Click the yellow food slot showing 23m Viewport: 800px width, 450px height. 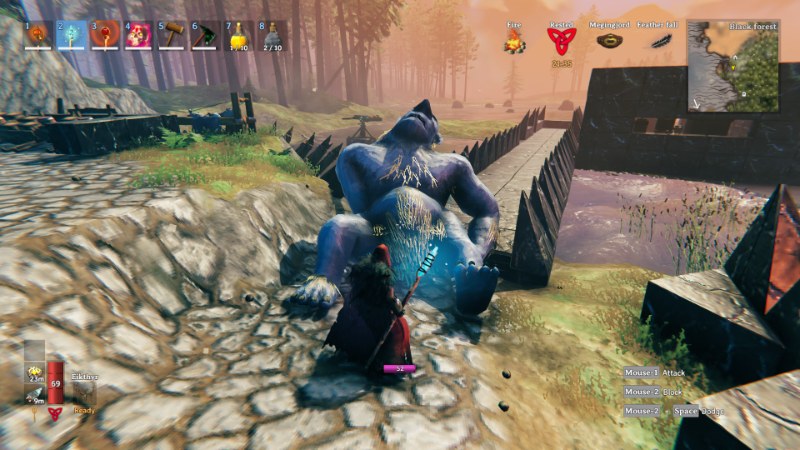coord(33,371)
